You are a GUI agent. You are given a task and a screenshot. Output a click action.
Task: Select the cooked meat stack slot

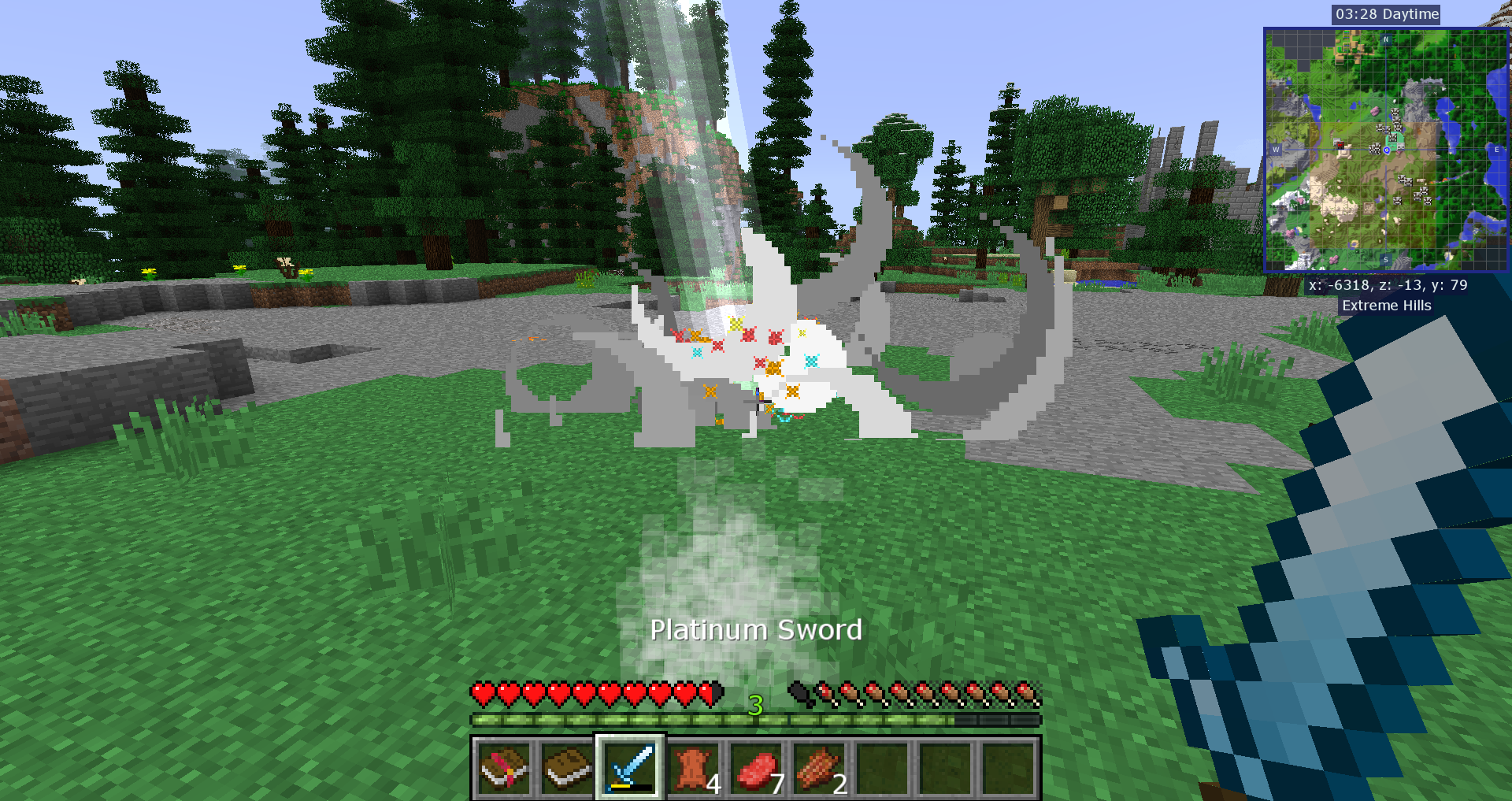click(x=819, y=768)
